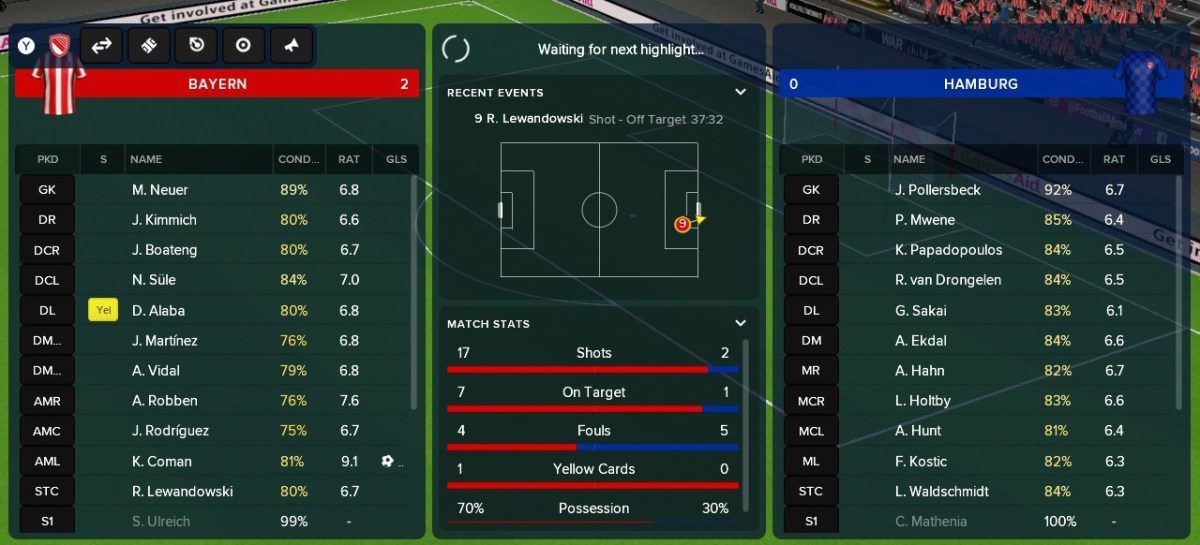Open the substitutions swap-arrows button

click(x=101, y=45)
